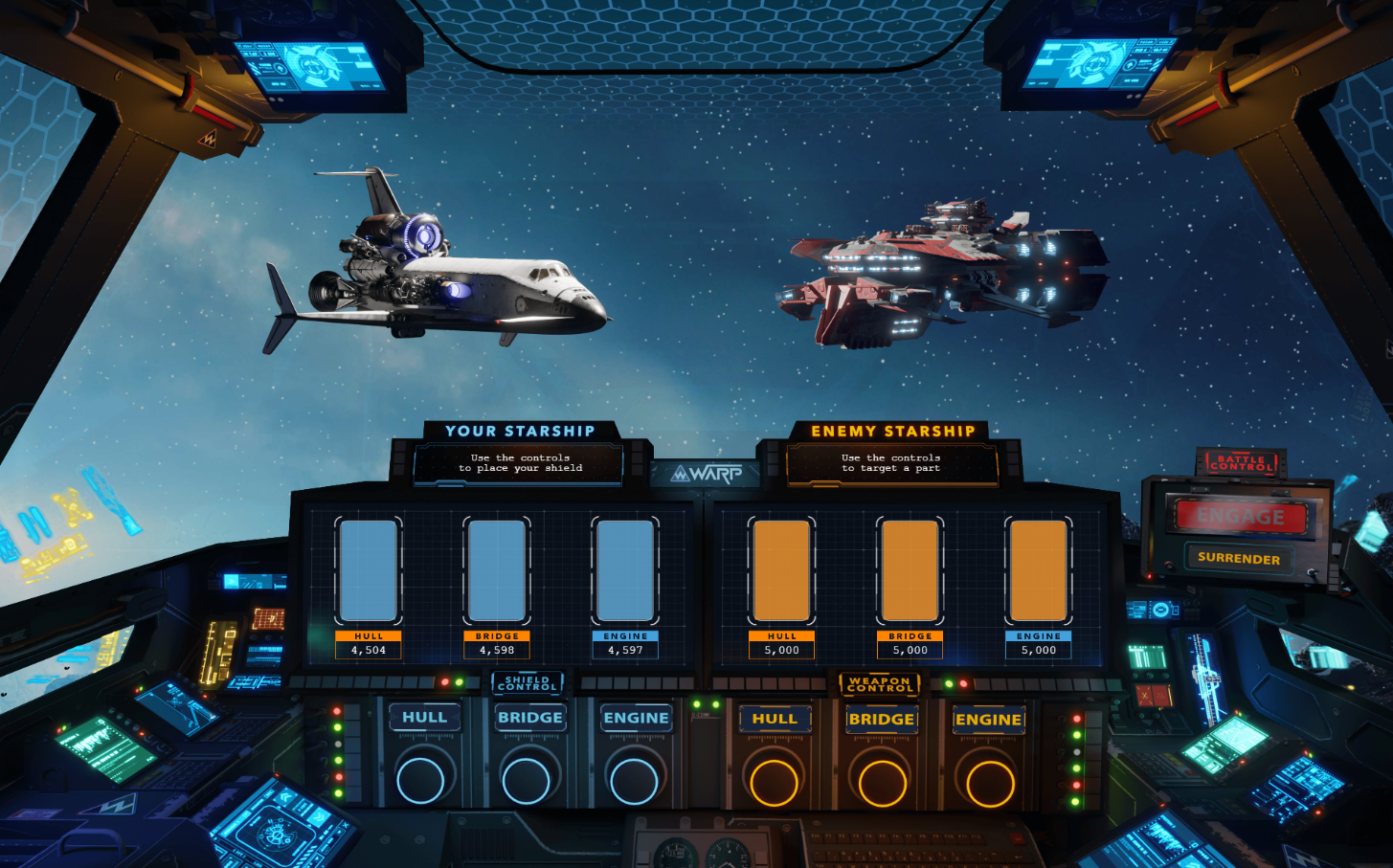Choose the enemy's orange Bridge card
The width and height of the screenshot is (1393, 868).
(x=910, y=571)
